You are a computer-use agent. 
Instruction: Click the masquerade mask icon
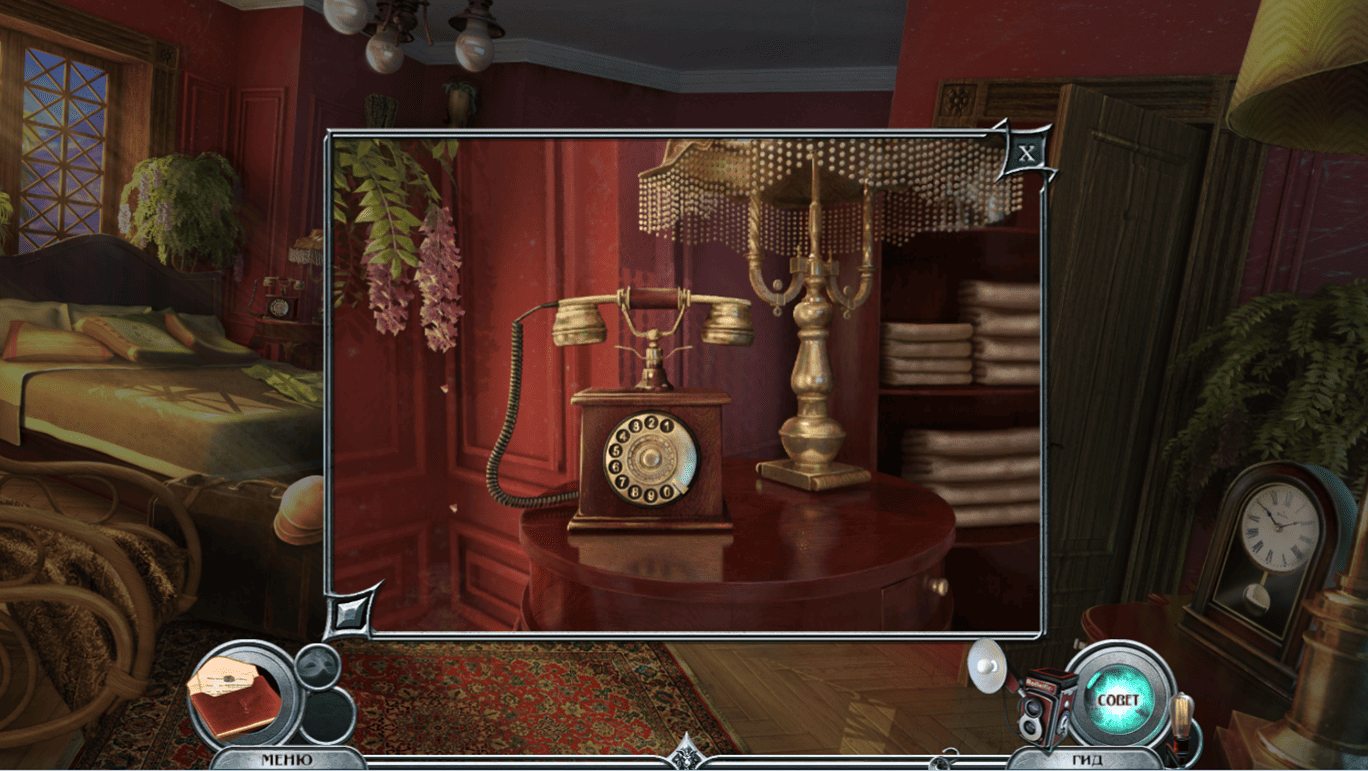(318, 664)
